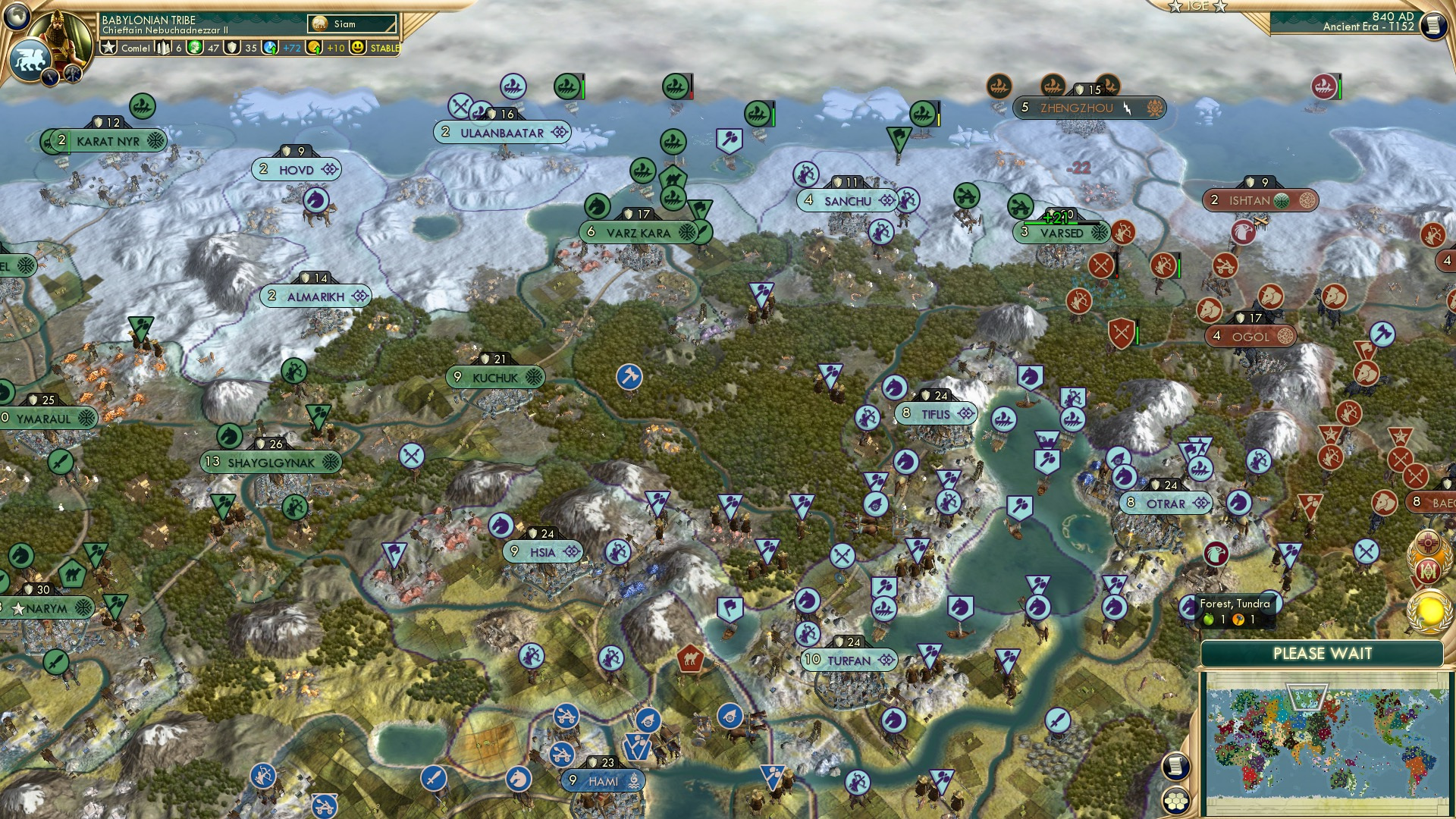
Task: Select the Varz Kara city banner
Action: 637,233
